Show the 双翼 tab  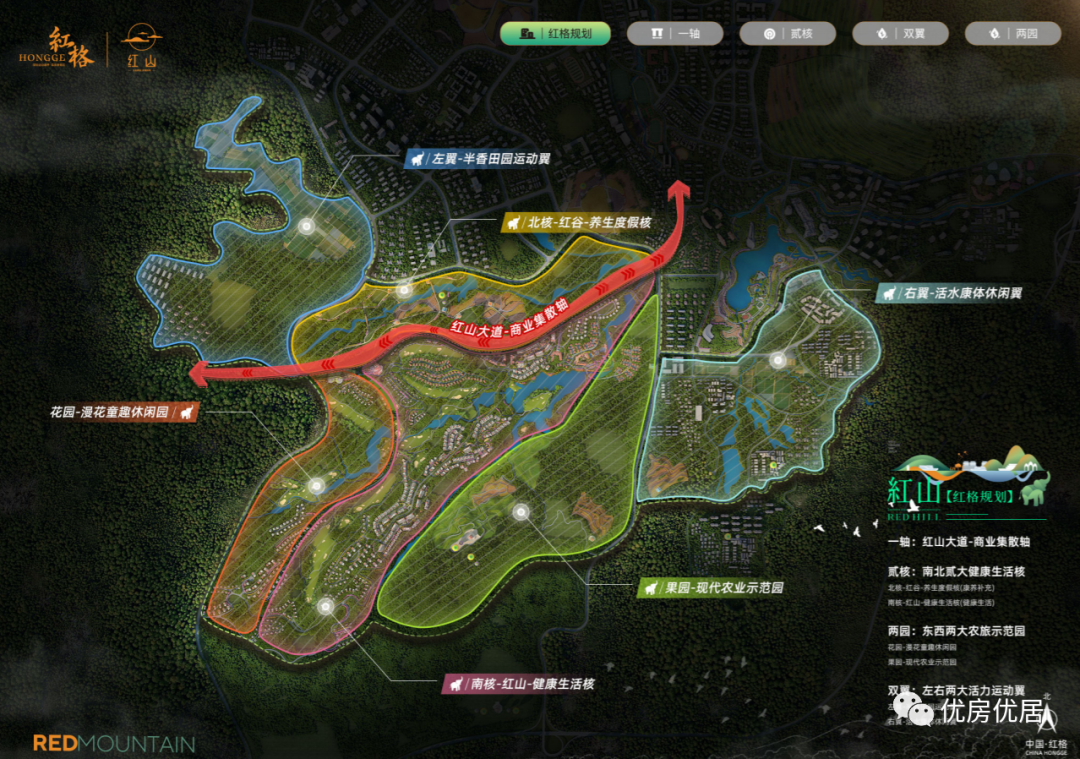(x=900, y=33)
